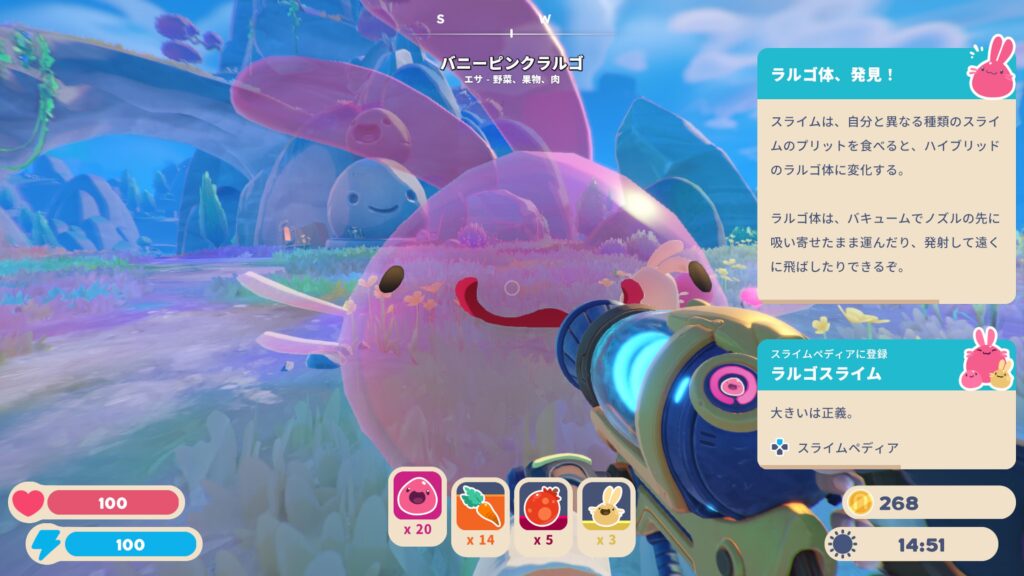Open the ラルゴスライム Slimepedia notification
Image resolution: width=1024 pixels, height=576 pixels.
click(885, 403)
